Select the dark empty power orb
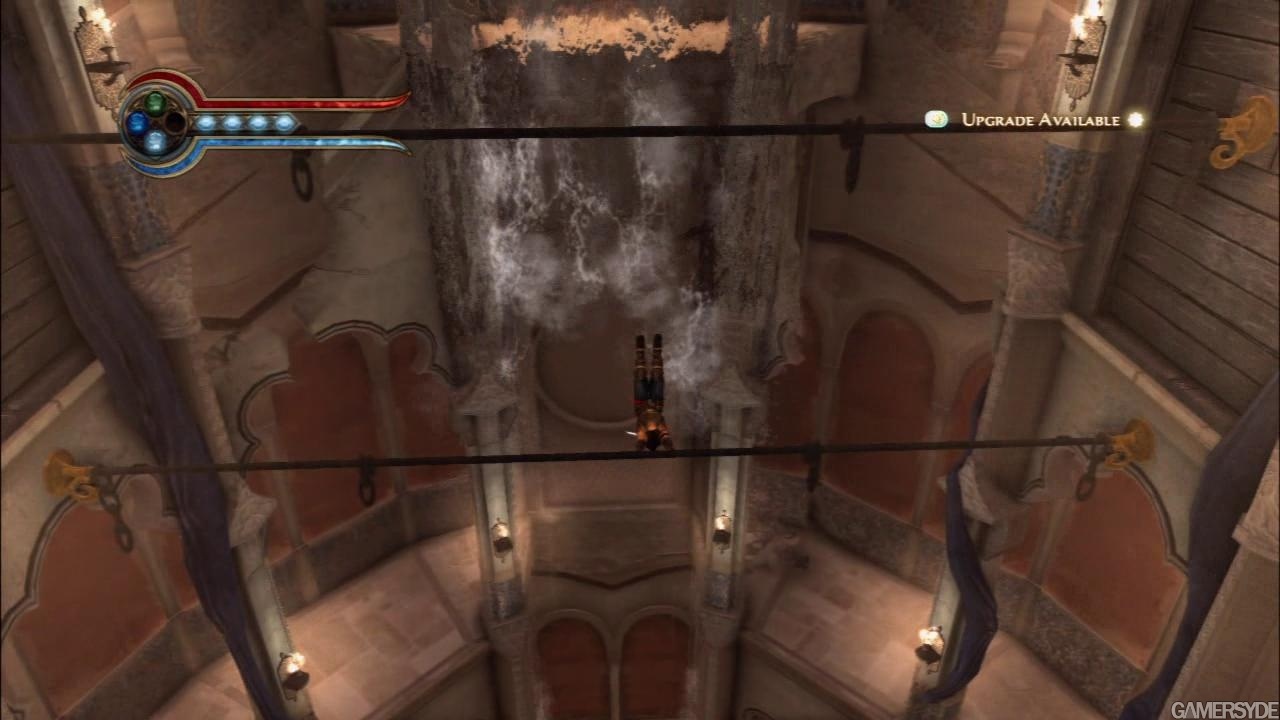Image resolution: width=1280 pixels, height=720 pixels. pos(175,122)
